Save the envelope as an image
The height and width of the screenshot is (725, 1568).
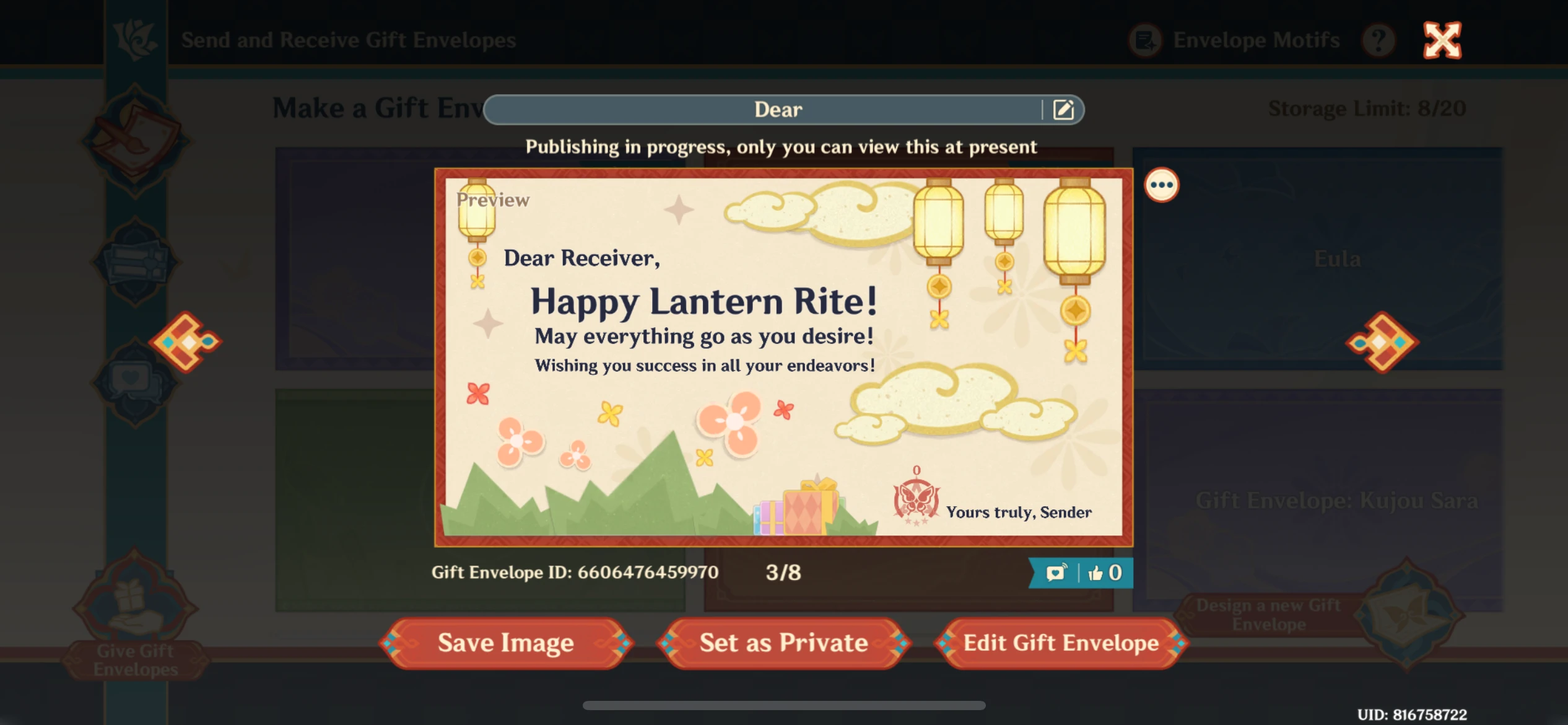point(505,643)
